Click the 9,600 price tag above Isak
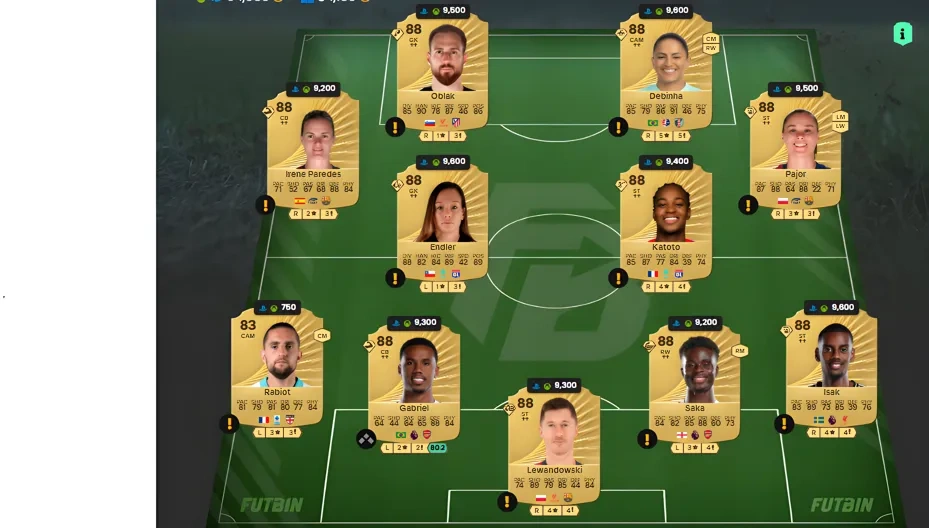This screenshot has width=929, height=528. click(831, 308)
